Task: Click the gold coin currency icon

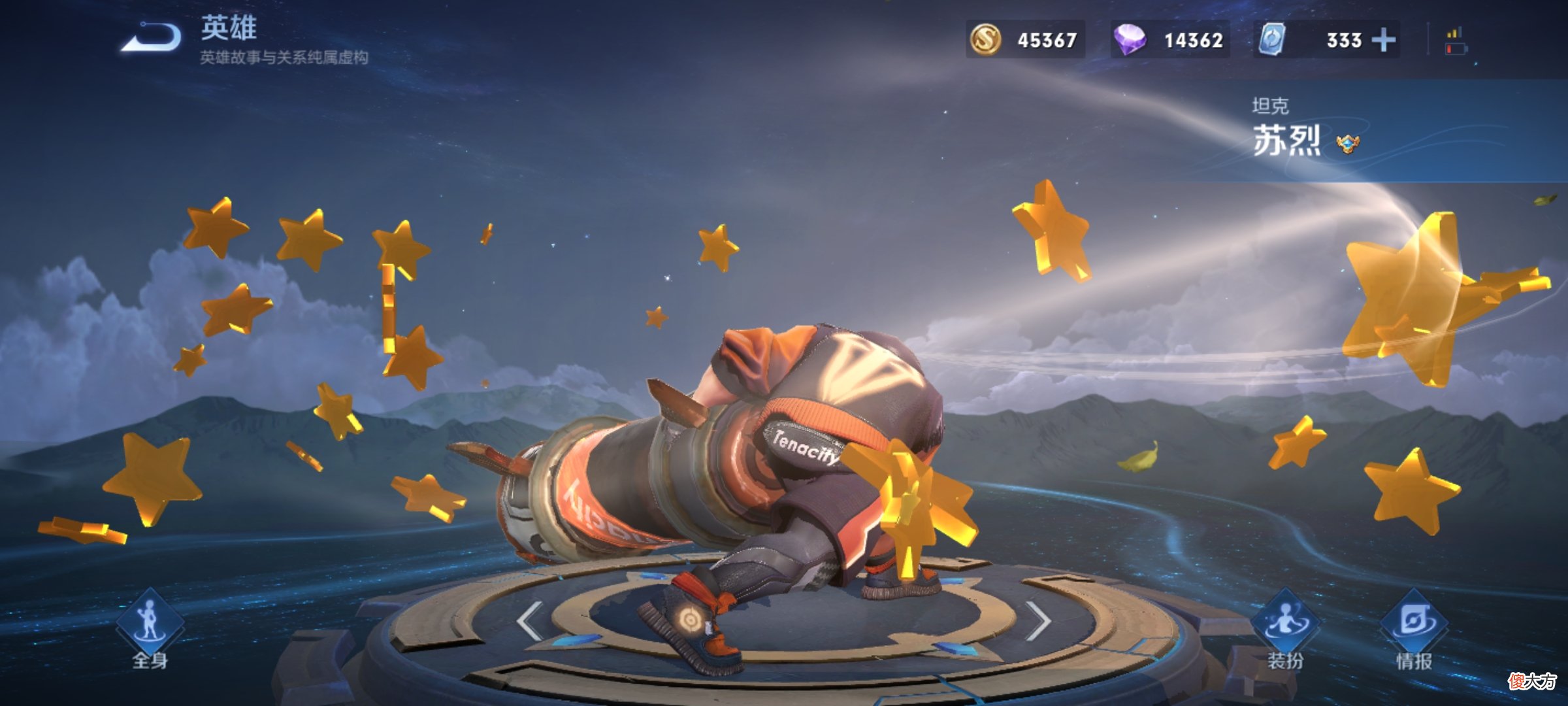Action: pyautogui.click(x=985, y=39)
